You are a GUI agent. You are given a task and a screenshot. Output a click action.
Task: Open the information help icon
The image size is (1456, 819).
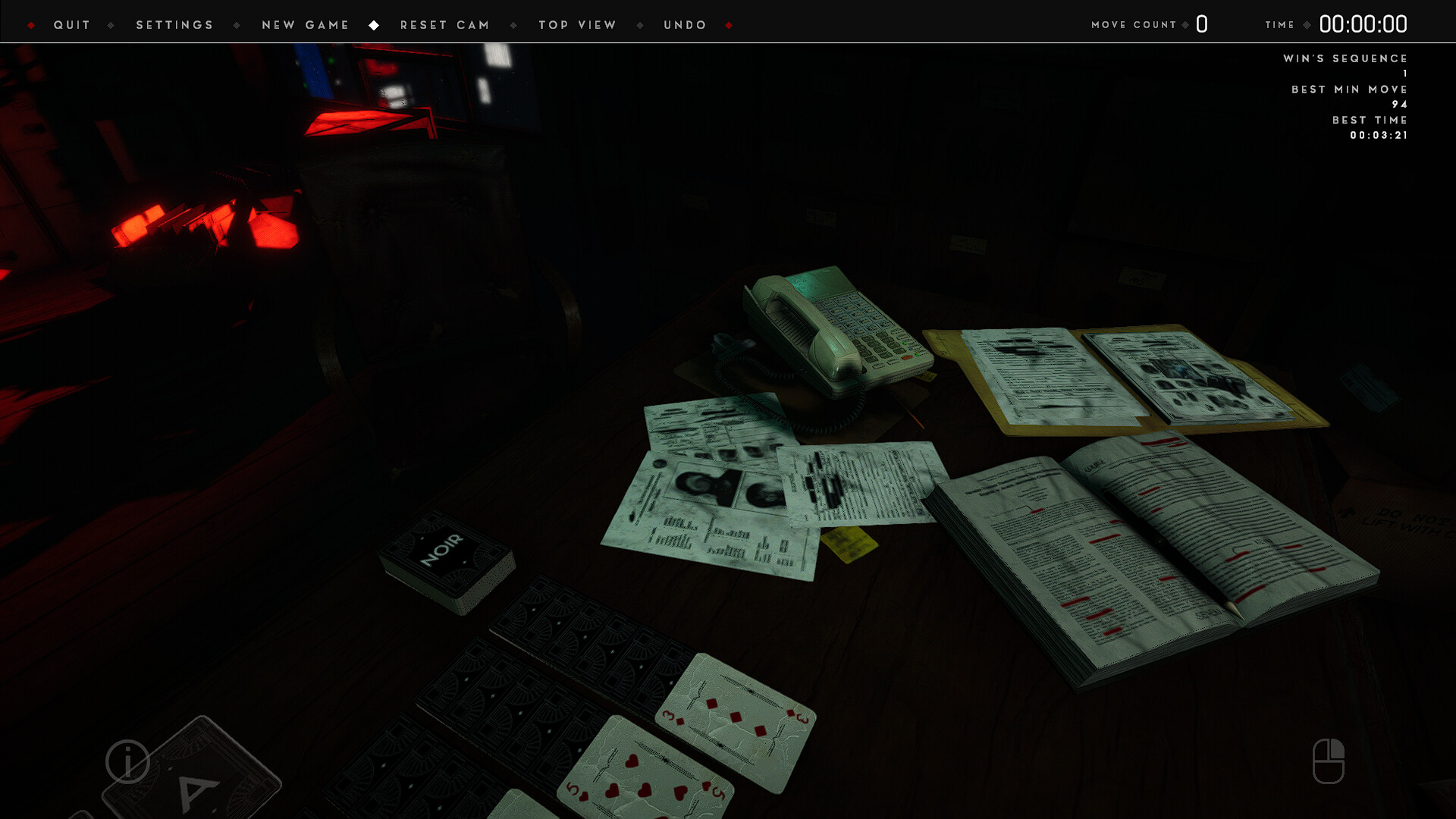(126, 762)
